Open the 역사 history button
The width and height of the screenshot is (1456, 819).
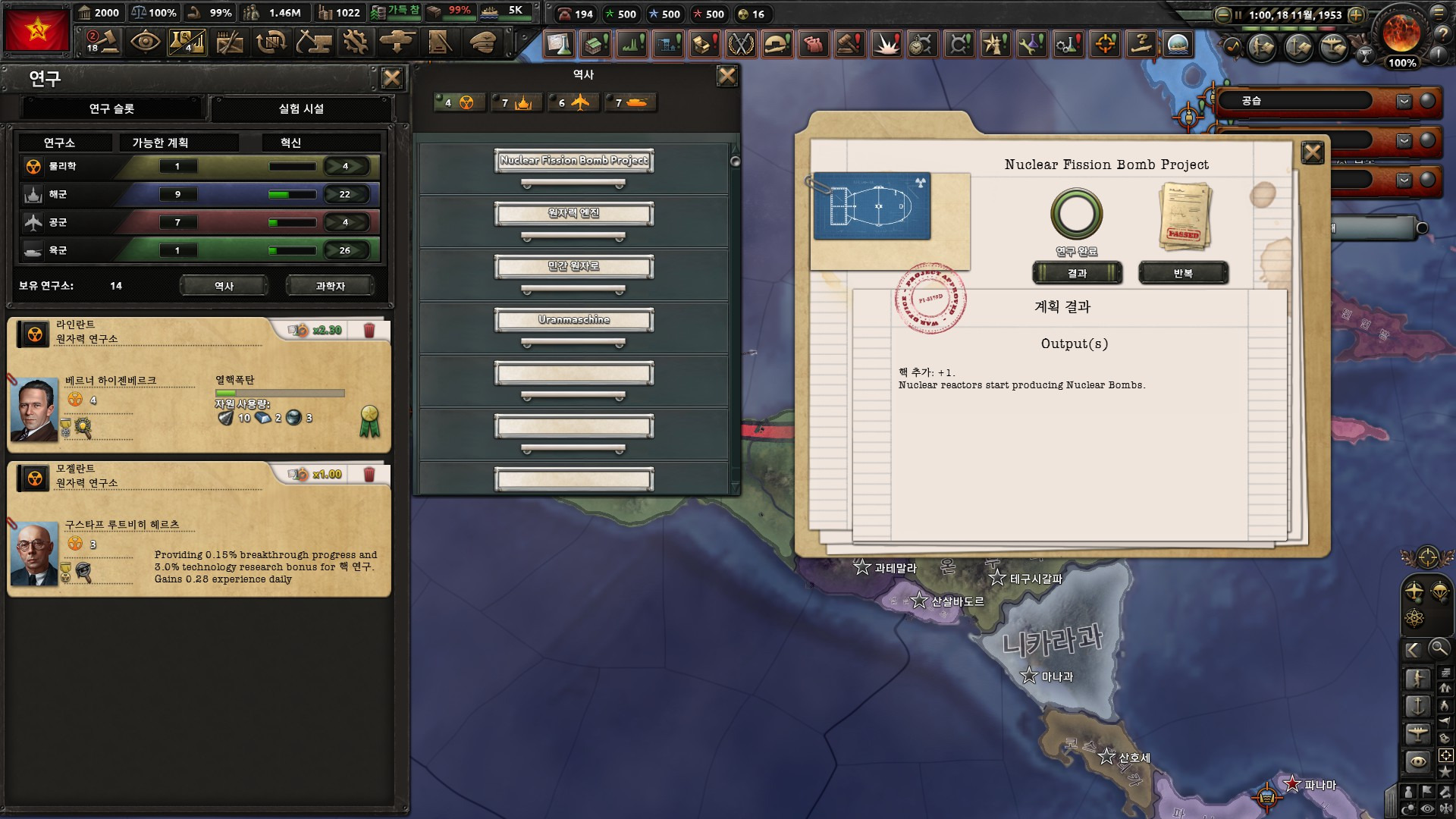pos(224,286)
